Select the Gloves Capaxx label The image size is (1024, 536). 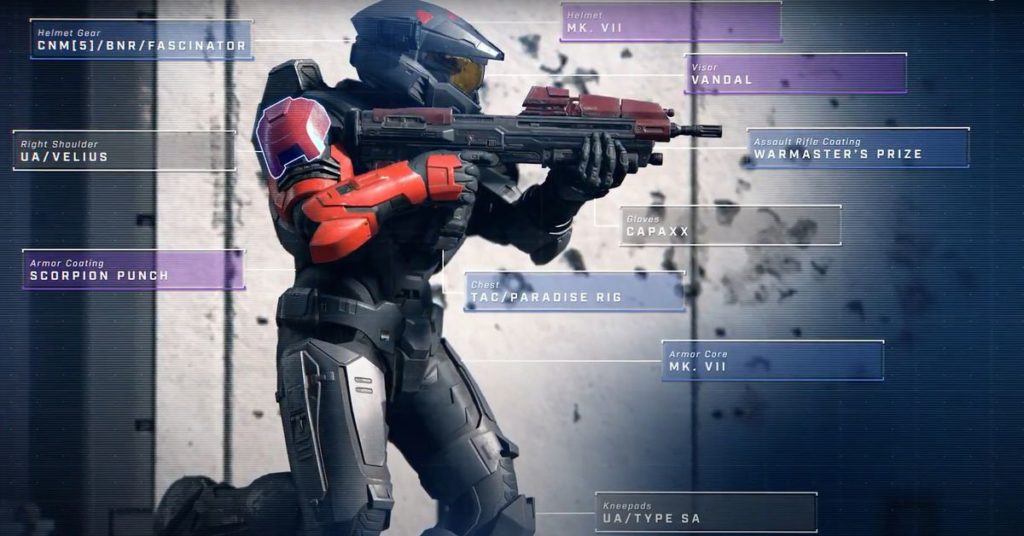[729, 225]
